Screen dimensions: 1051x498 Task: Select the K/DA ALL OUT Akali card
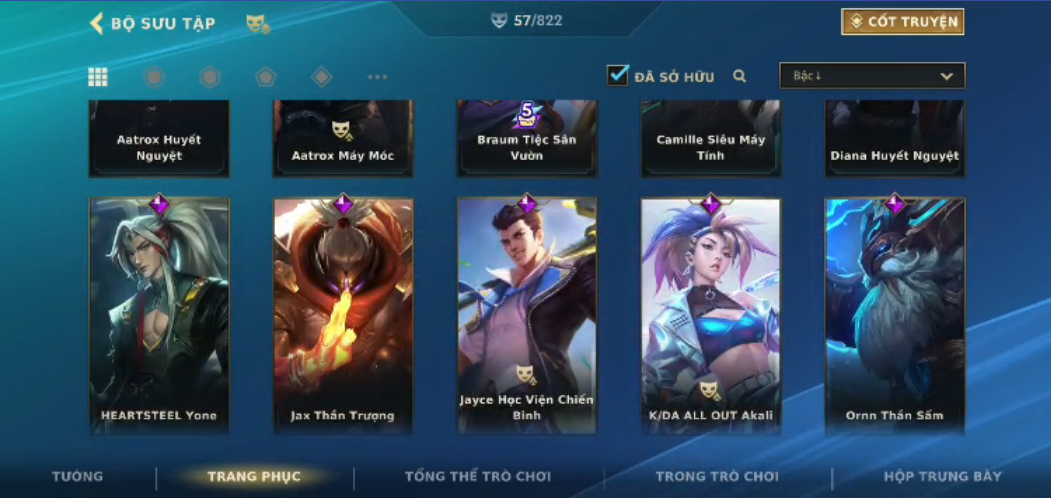(x=711, y=315)
